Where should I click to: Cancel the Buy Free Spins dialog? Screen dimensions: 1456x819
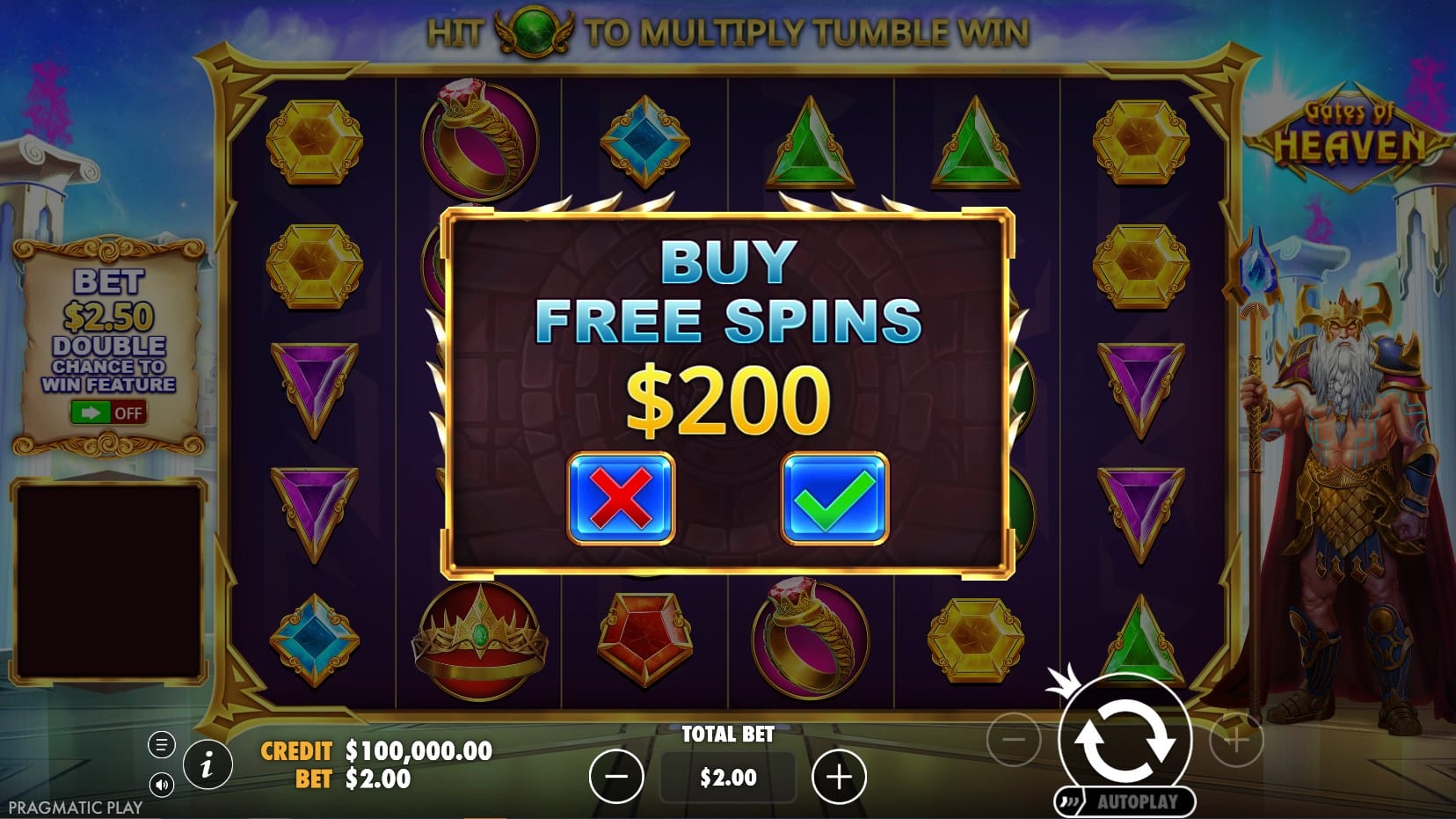coord(621,498)
